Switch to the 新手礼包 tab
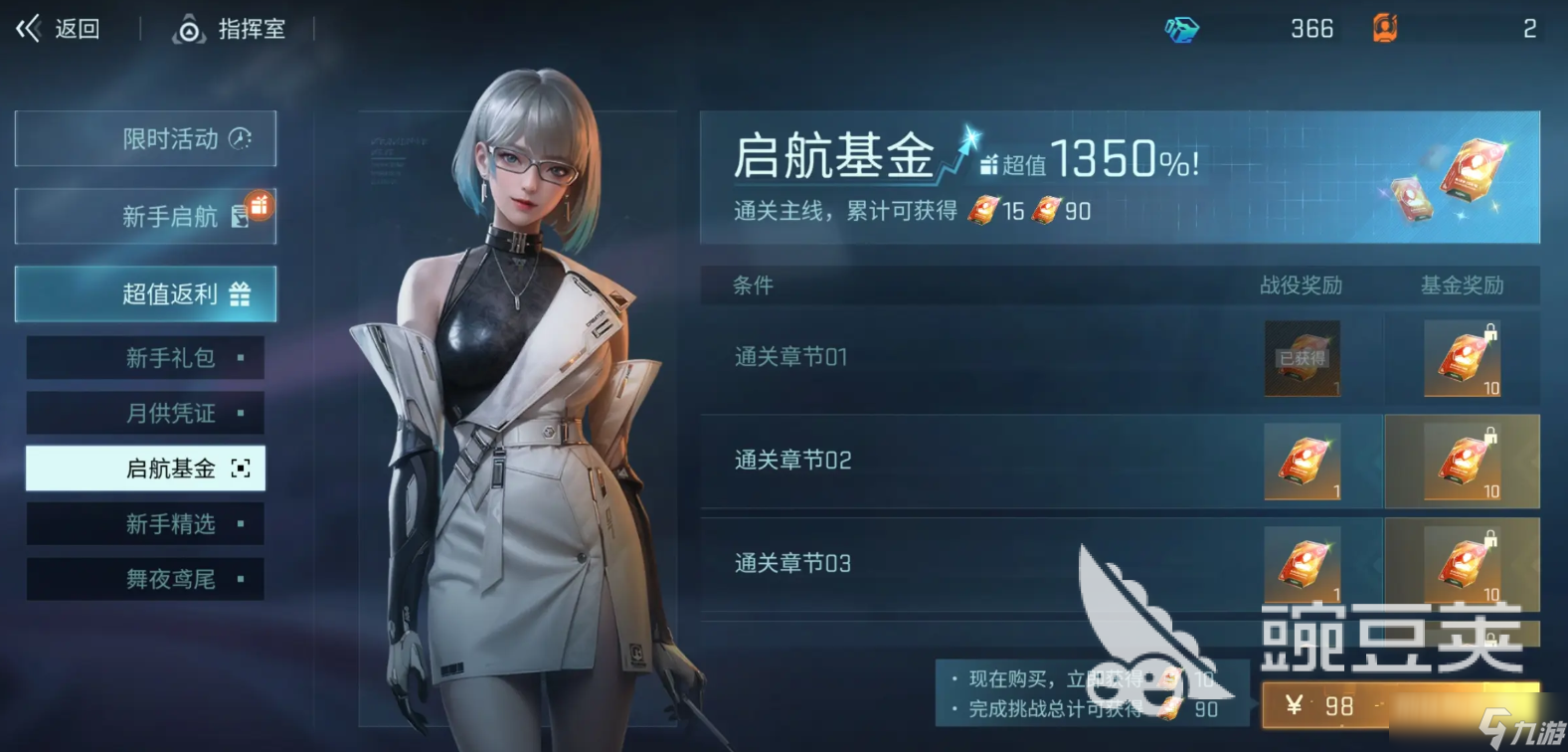This screenshot has width=1568, height=752. [145, 357]
